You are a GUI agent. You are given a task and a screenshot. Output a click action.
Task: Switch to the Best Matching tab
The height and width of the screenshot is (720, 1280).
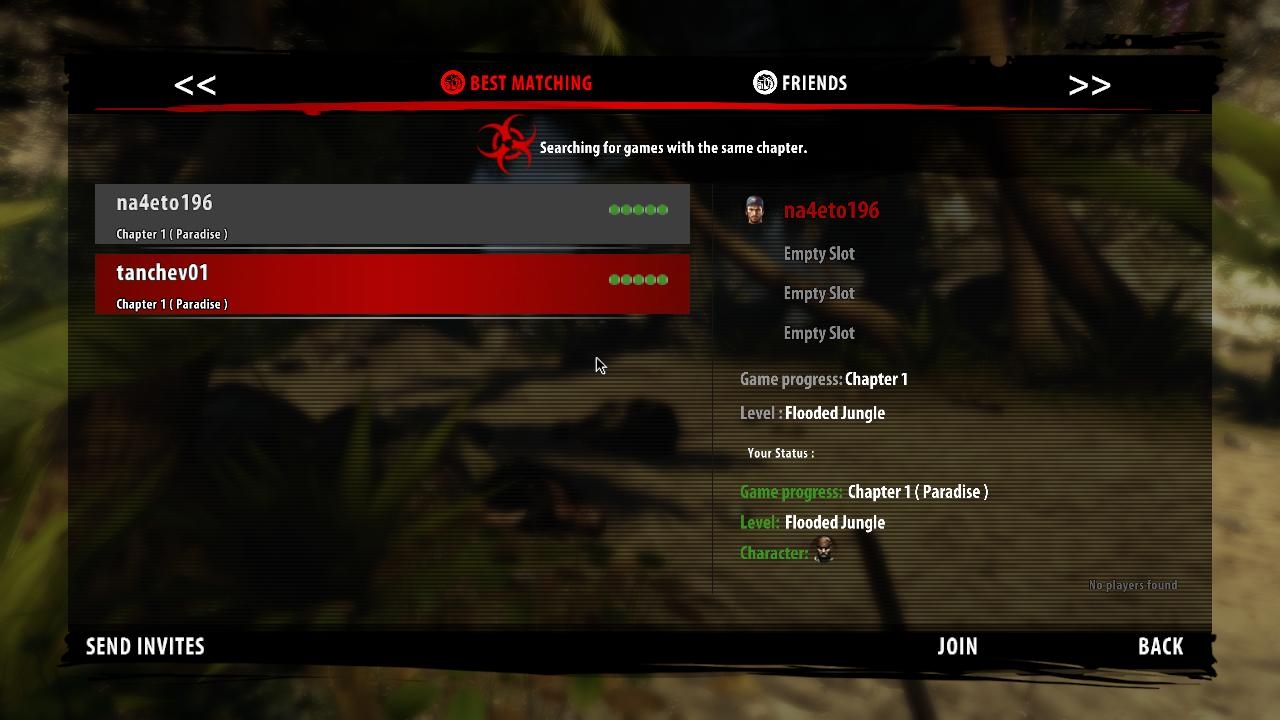(x=517, y=83)
